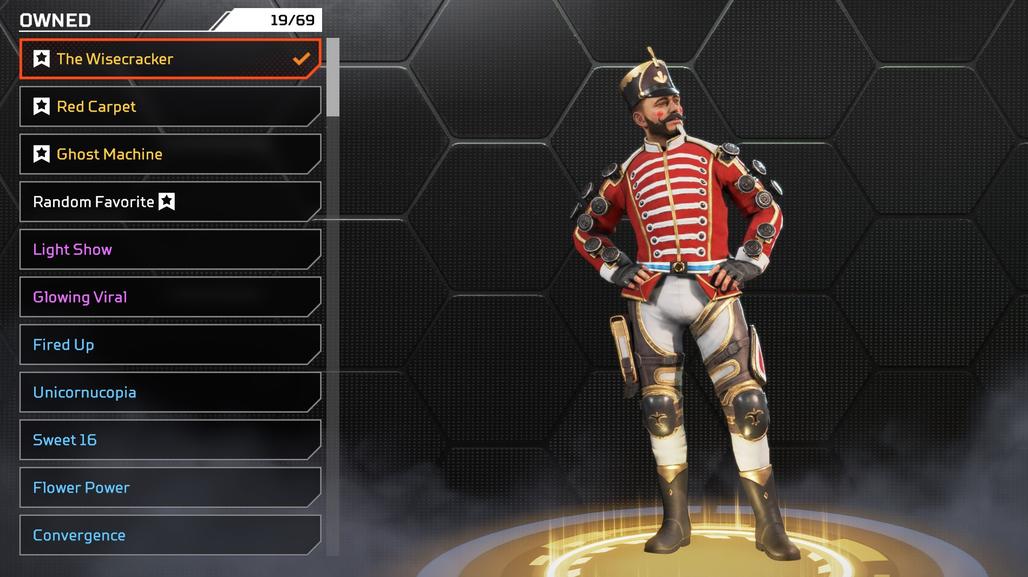Select the Flower Power skin

click(x=170, y=488)
